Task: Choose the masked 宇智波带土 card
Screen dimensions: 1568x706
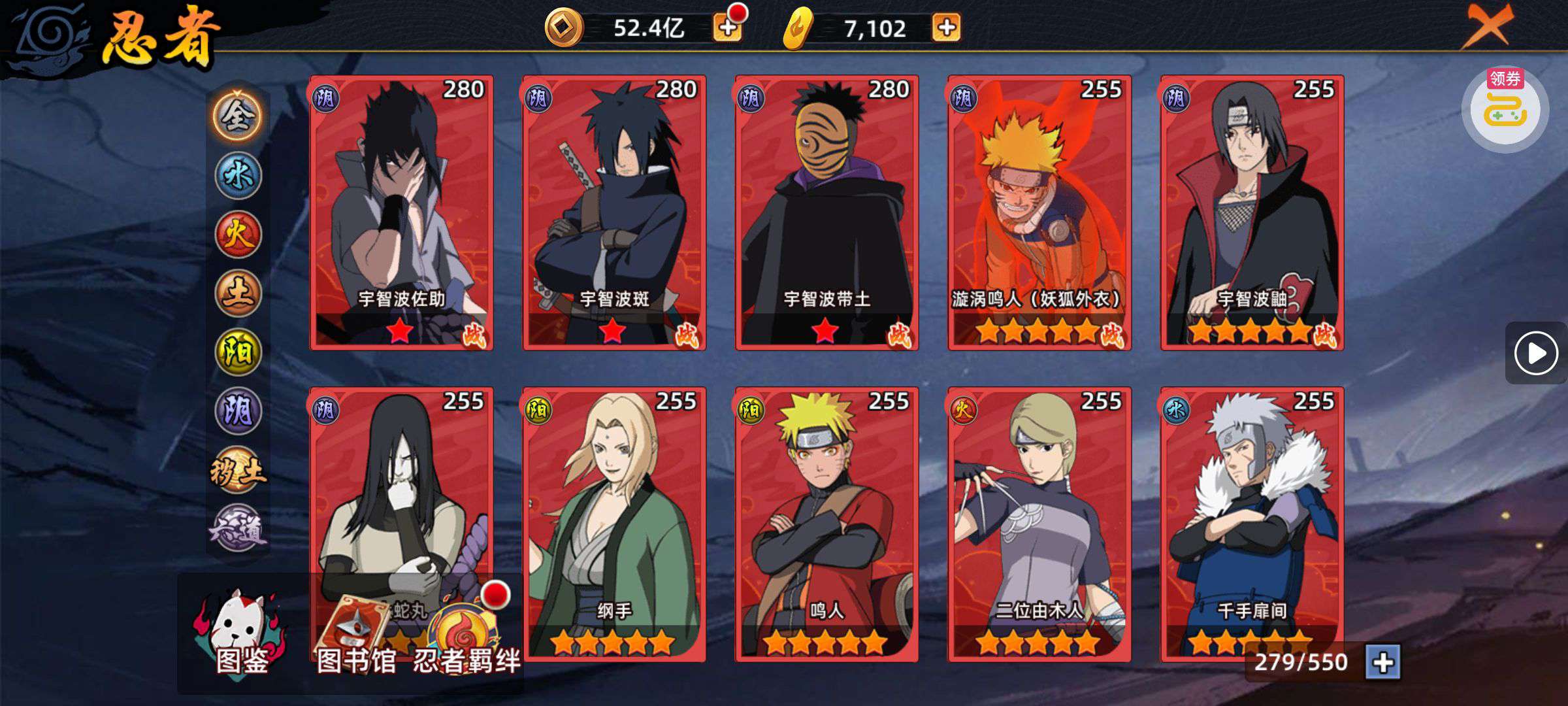Action: click(x=826, y=212)
